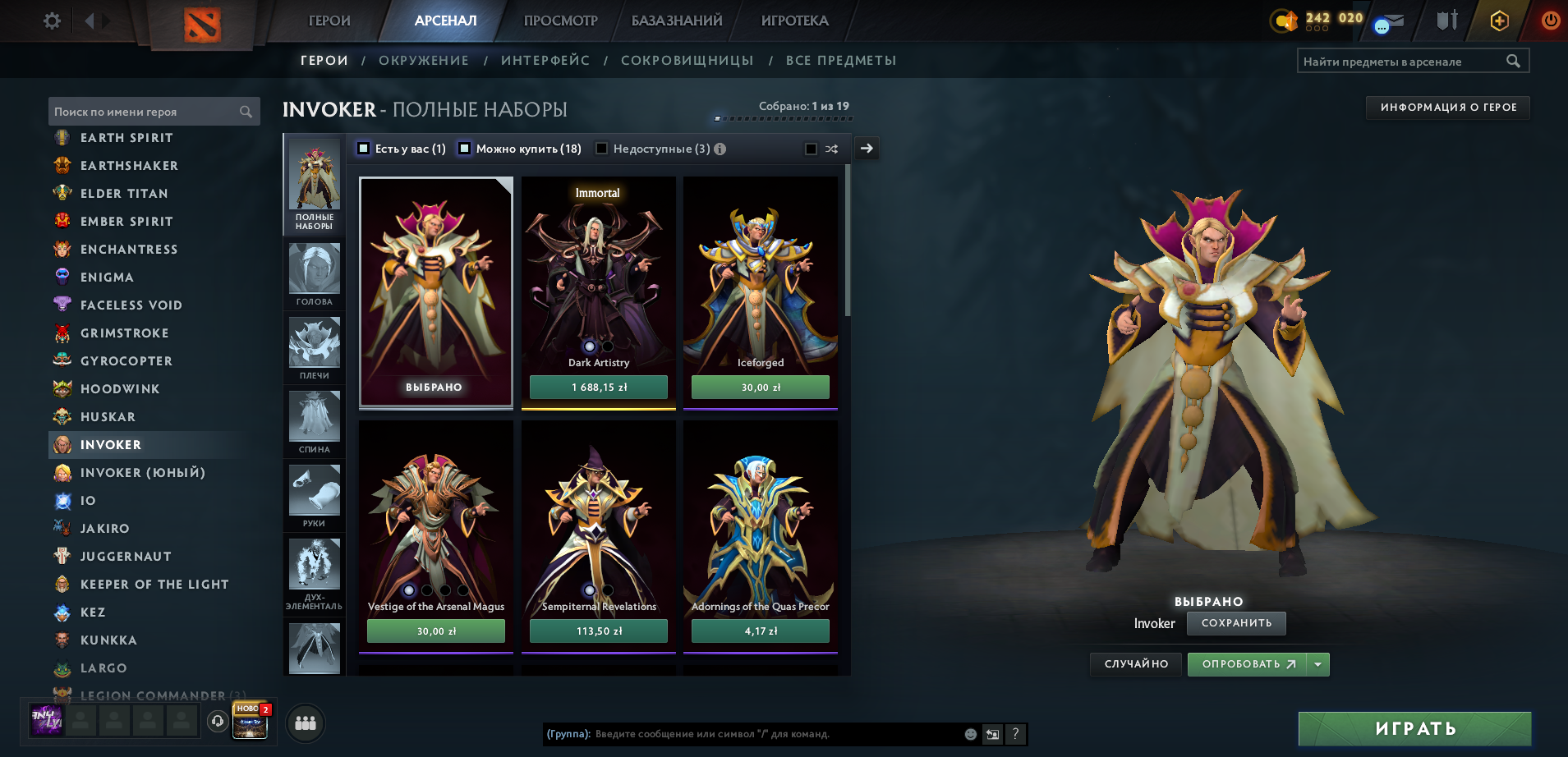Click the back navigation arrow near Dota logo

pos(90,21)
